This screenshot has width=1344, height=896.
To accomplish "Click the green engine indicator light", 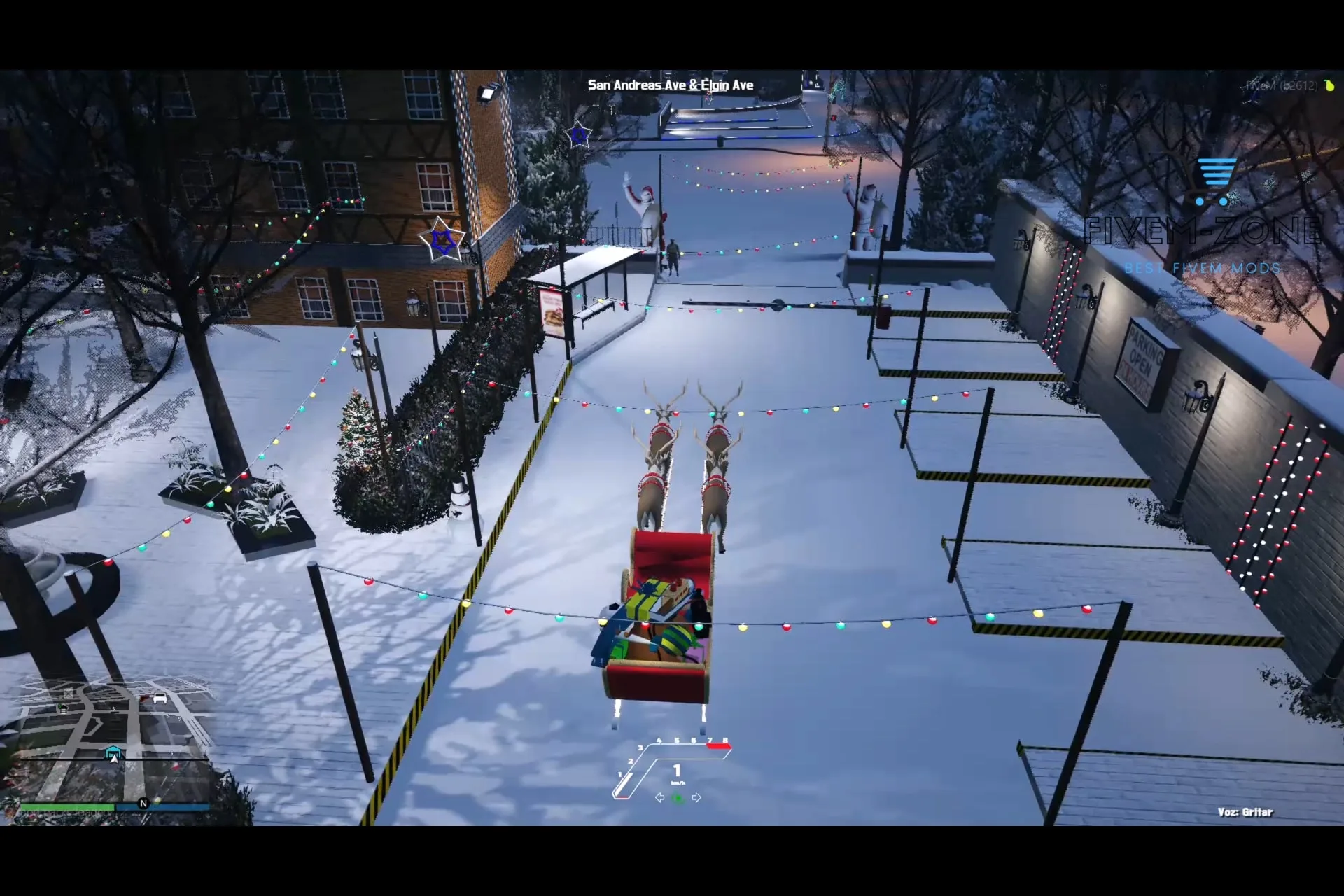I will (678, 798).
